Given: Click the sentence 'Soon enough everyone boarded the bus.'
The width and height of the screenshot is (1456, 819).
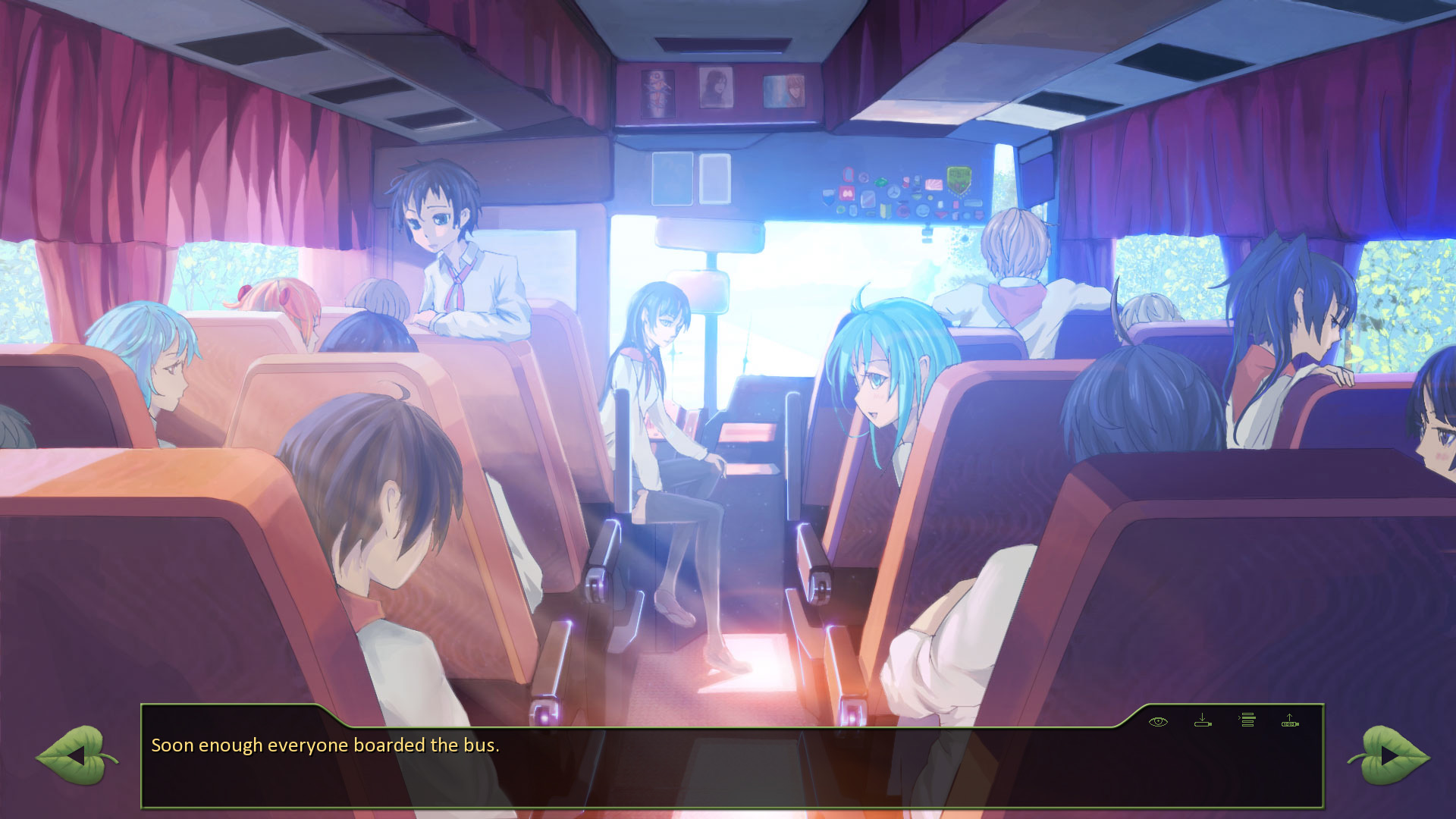Looking at the screenshot, I should click(326, 745).
